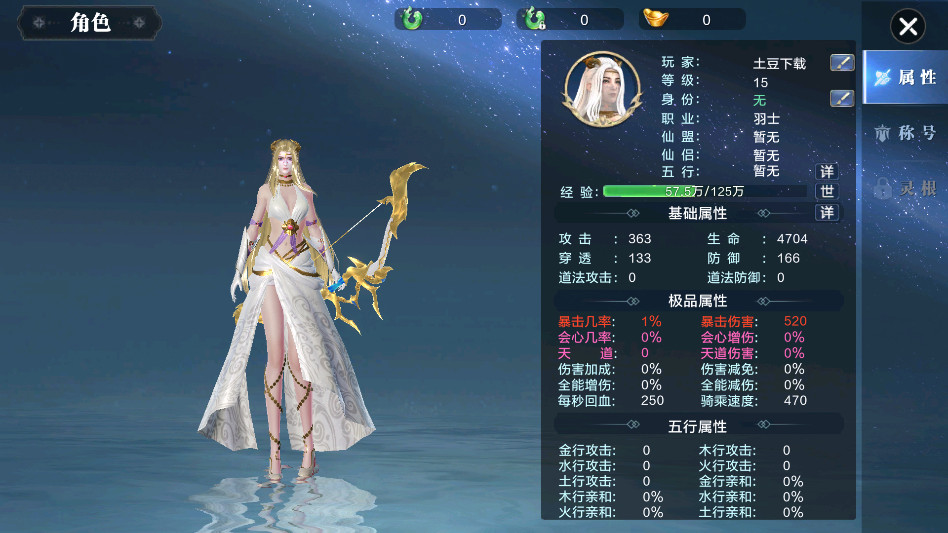The height and width of the screenshot is (533, 948).
Task: Close the character screen with the X
Action: pos(907,27)
